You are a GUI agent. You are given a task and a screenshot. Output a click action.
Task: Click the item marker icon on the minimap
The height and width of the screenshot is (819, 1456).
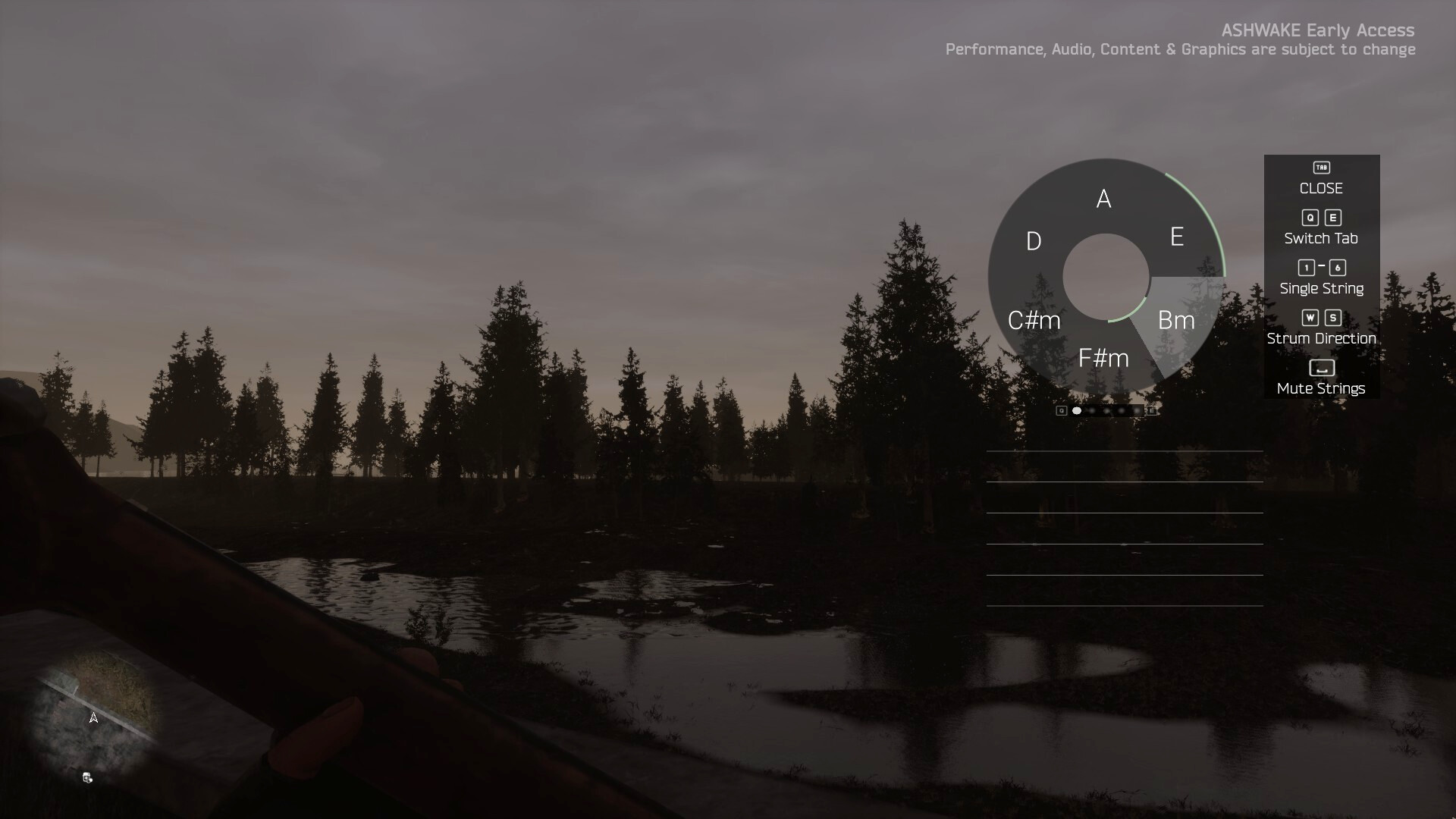(x=86, y=777)
